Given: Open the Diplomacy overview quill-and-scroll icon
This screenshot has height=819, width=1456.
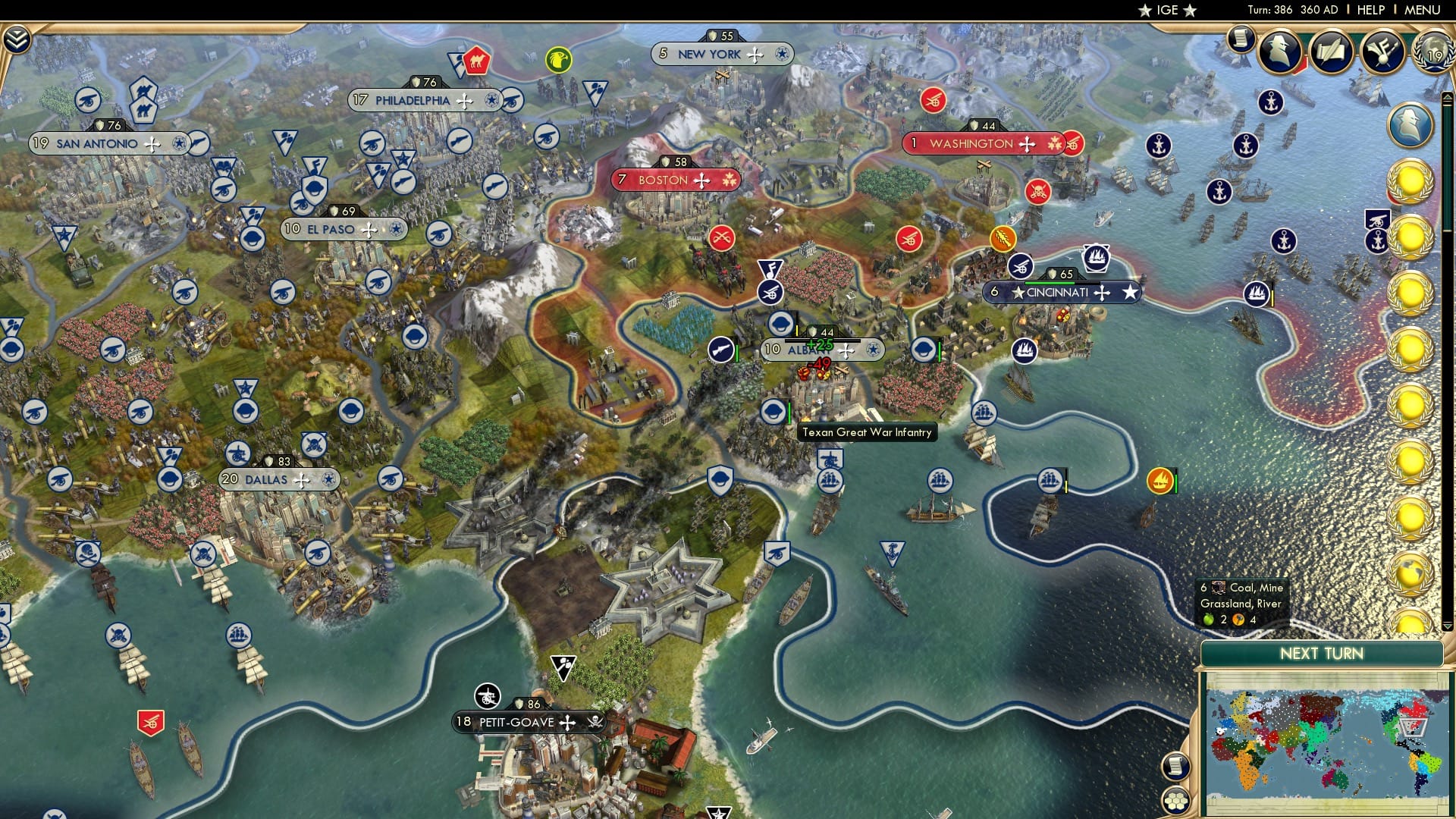Looking at the screenshot, I should (x=1331, y=52).
